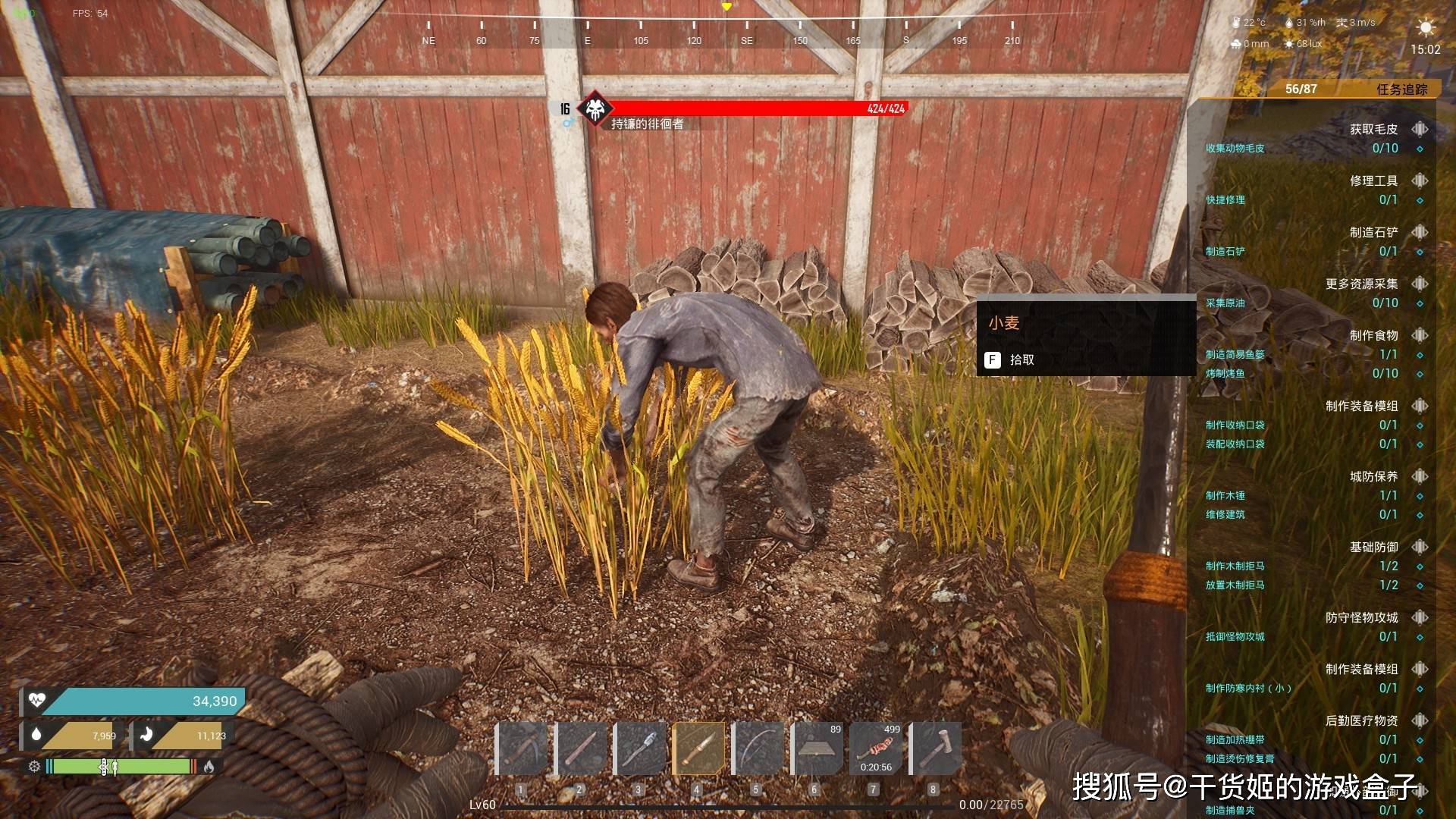The width and height of the screenshot is (1456, 819).
Task: Open the 防守怪物攻城 quest entry
Action: (1361, 618)
